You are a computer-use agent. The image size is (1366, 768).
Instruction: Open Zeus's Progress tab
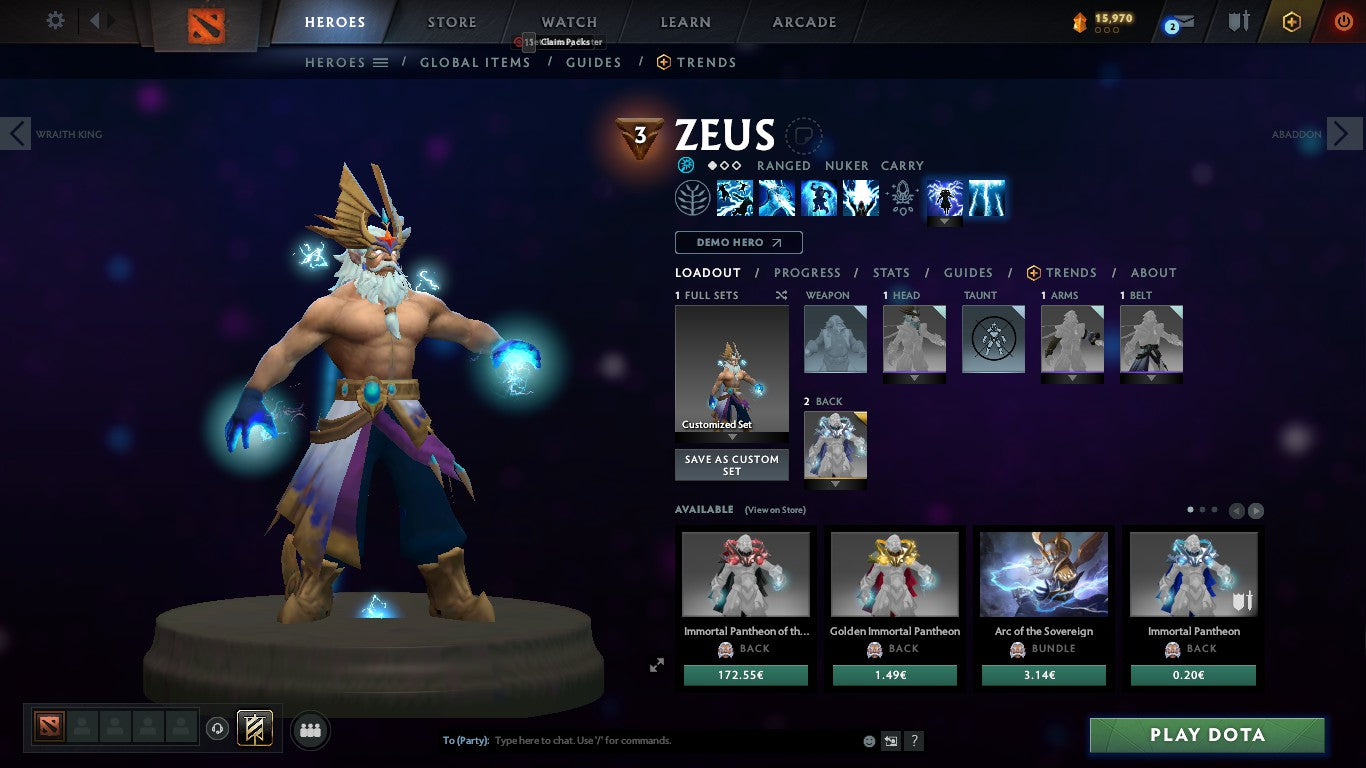(808, 272)
